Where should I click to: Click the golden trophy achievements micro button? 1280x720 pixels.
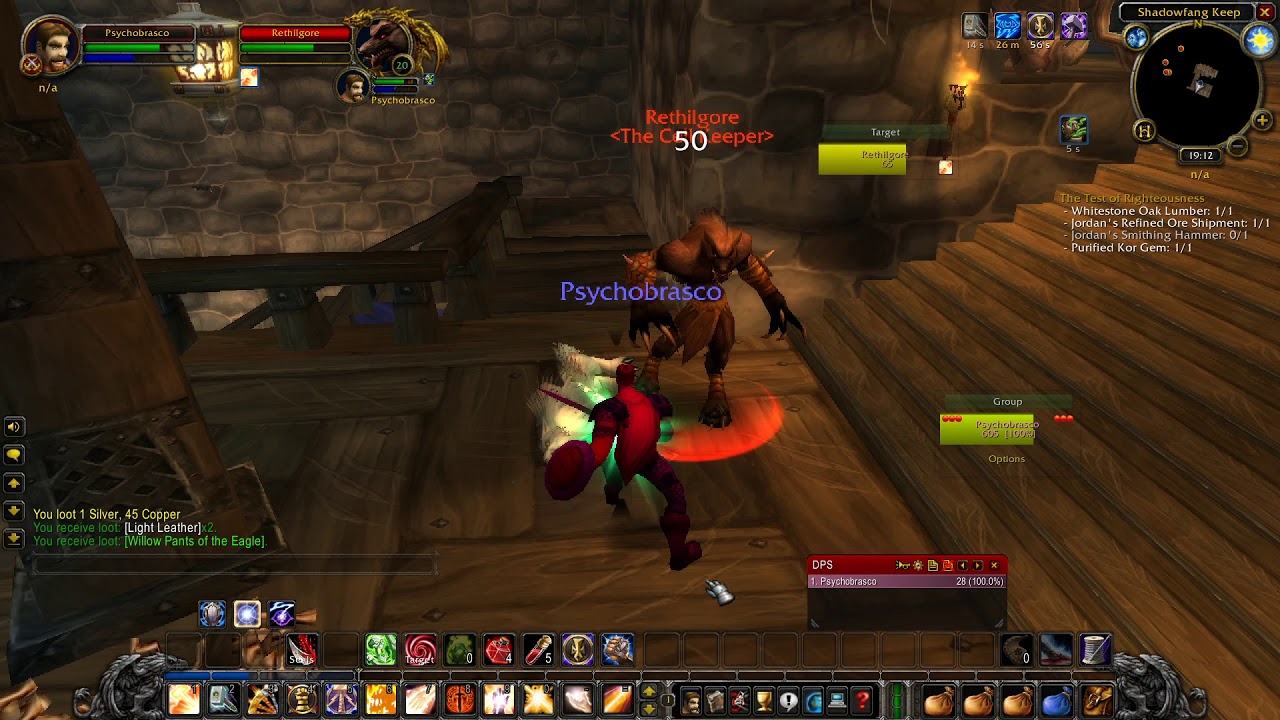point(764,700)
